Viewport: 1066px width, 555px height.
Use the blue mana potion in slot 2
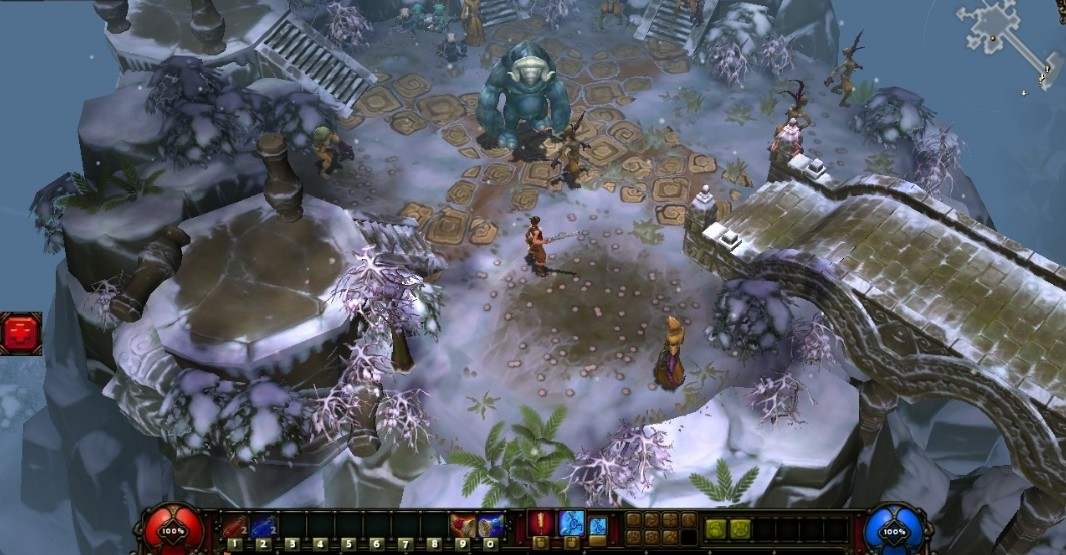coord(263,525)
